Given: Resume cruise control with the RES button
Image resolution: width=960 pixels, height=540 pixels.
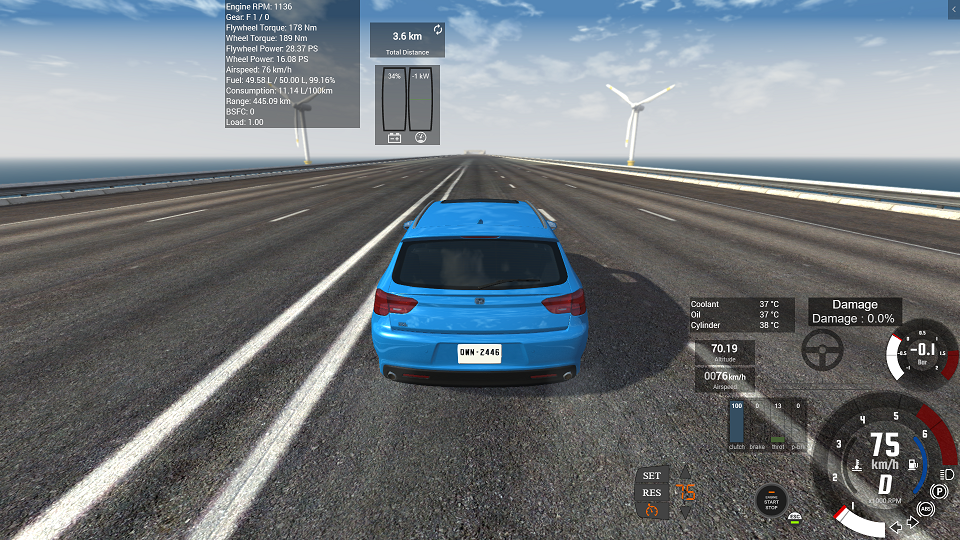Looking at the screenshot, I should pos(652,492).
